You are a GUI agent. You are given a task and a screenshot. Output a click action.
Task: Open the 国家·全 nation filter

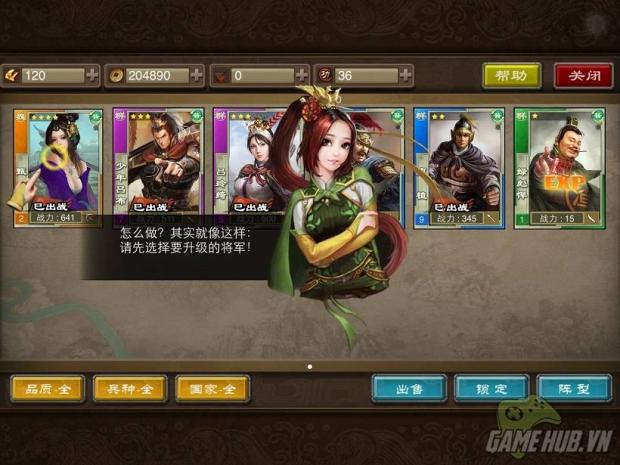(212, 389)
